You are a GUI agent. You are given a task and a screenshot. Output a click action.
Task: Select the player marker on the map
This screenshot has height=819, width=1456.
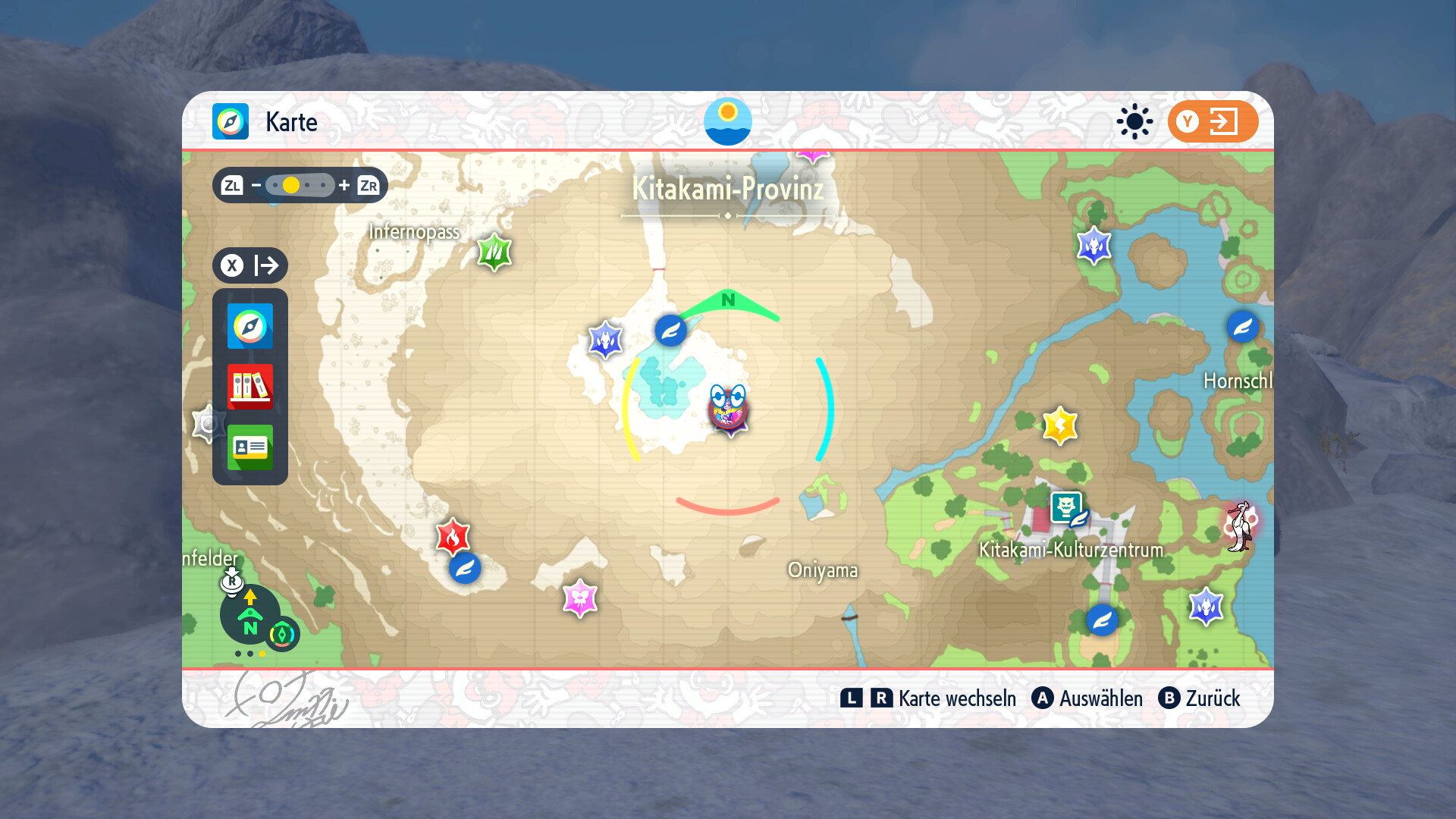728,409
